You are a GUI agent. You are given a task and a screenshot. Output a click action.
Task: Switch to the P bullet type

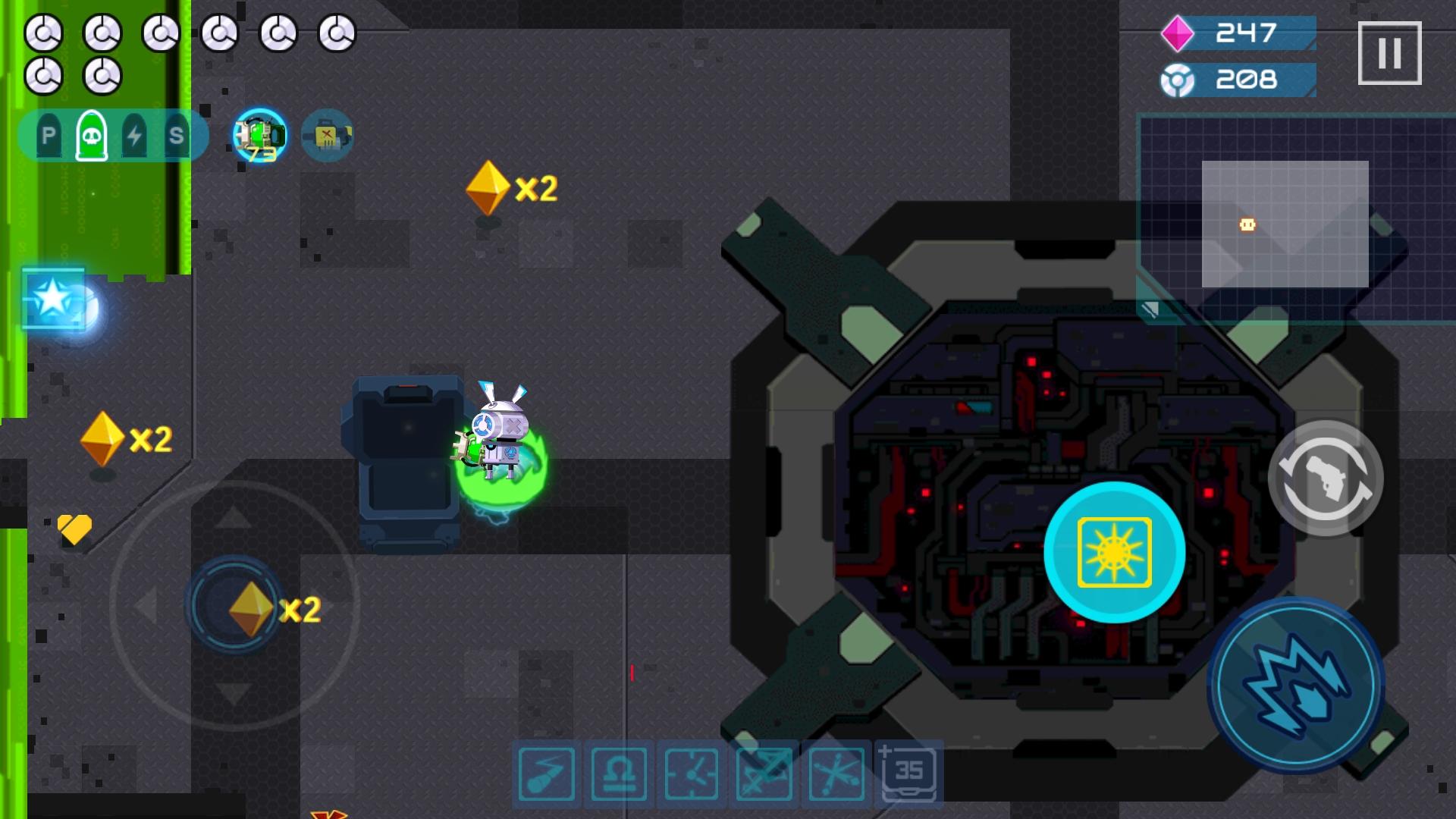click(x=48, y=134)
